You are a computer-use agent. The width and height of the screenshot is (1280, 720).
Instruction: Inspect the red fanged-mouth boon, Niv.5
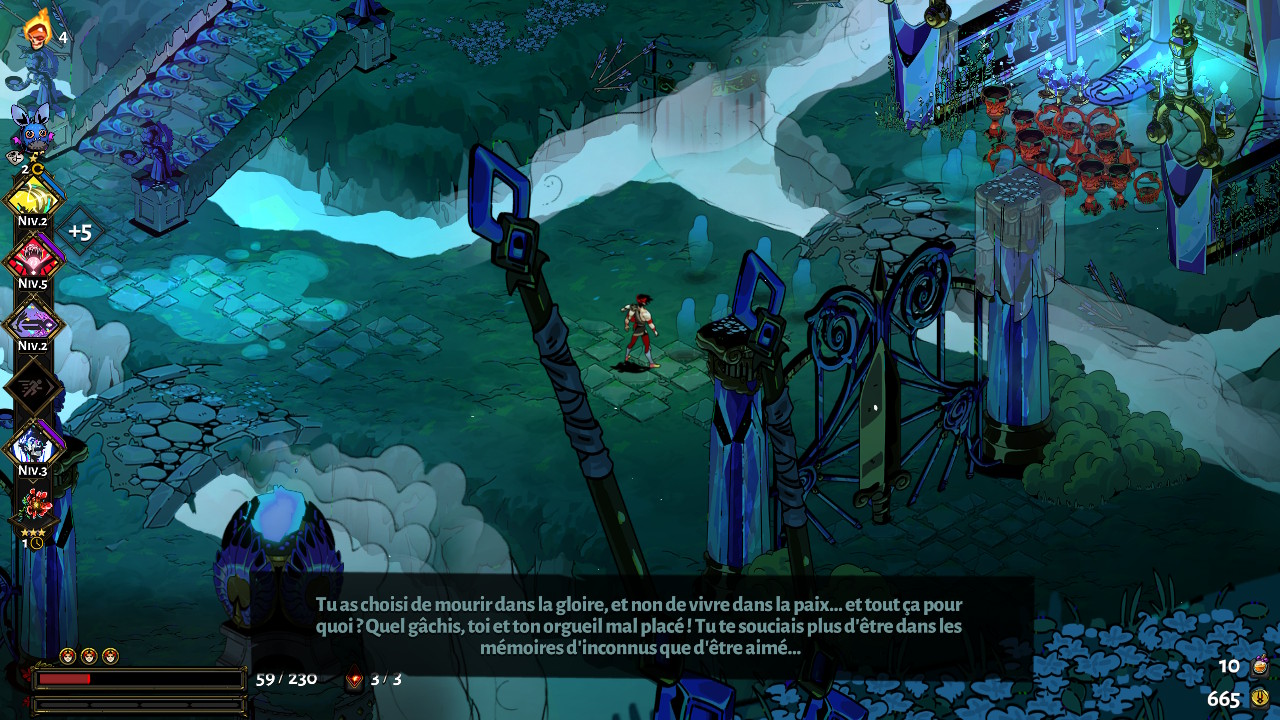34,259
